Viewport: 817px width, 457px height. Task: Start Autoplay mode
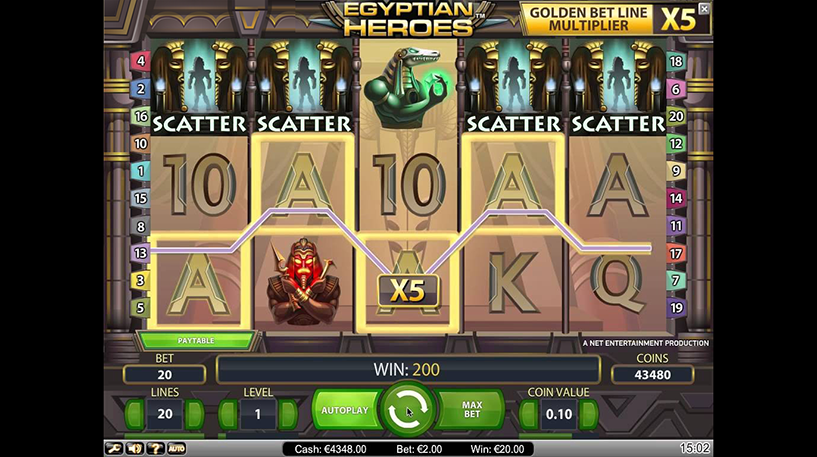(x=343, y=410)
